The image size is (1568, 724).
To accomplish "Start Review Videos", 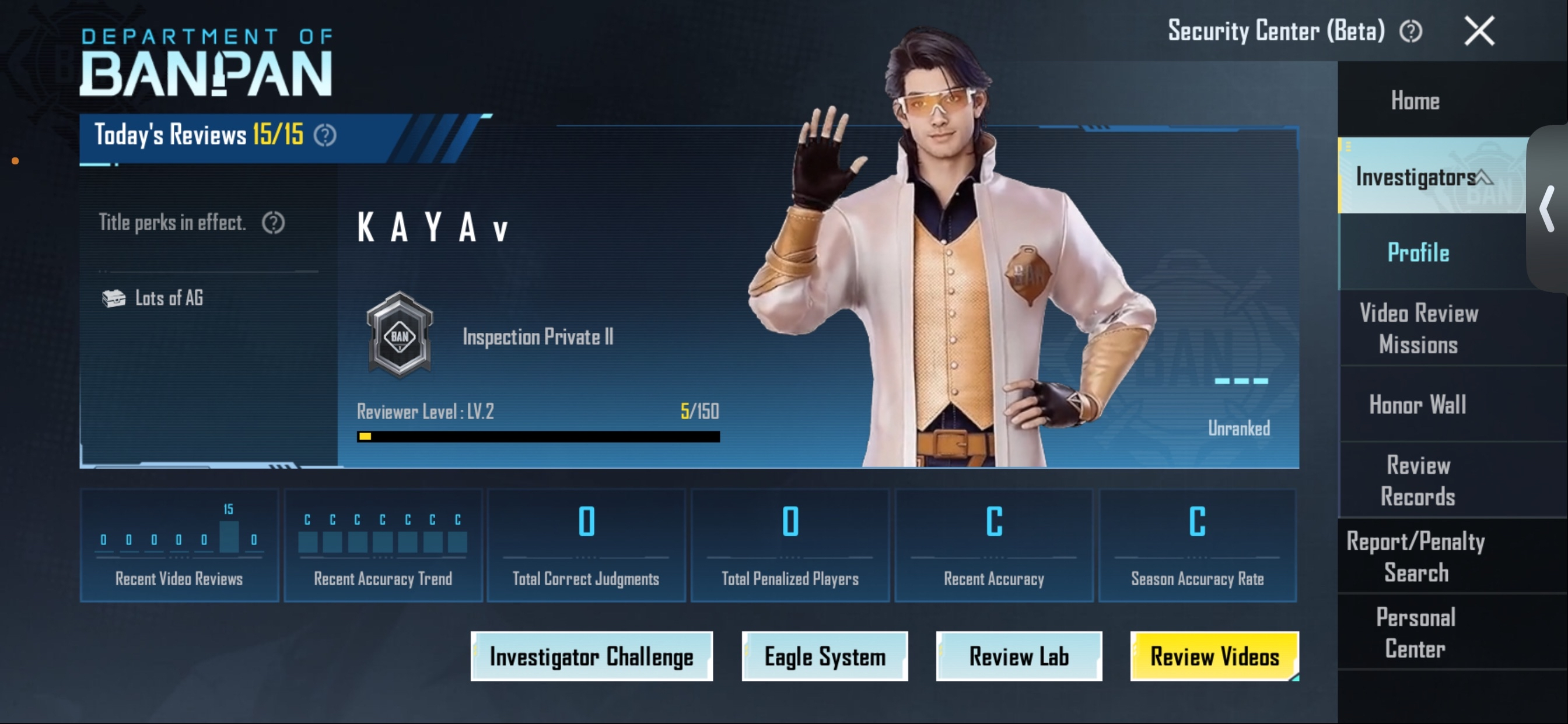I will [x=1214, y=656].
